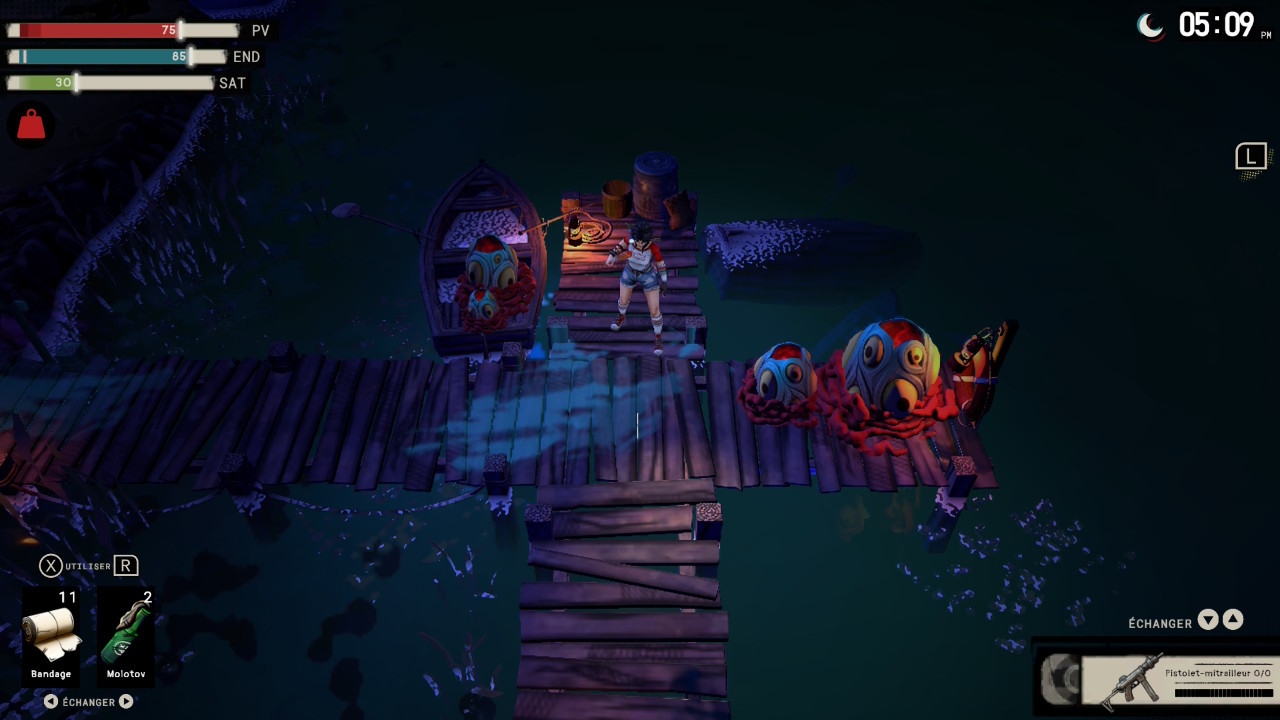Click the red weight bag icon
Screen dimensions: 1280x720
pyautogui.click(x=31, y=125)
